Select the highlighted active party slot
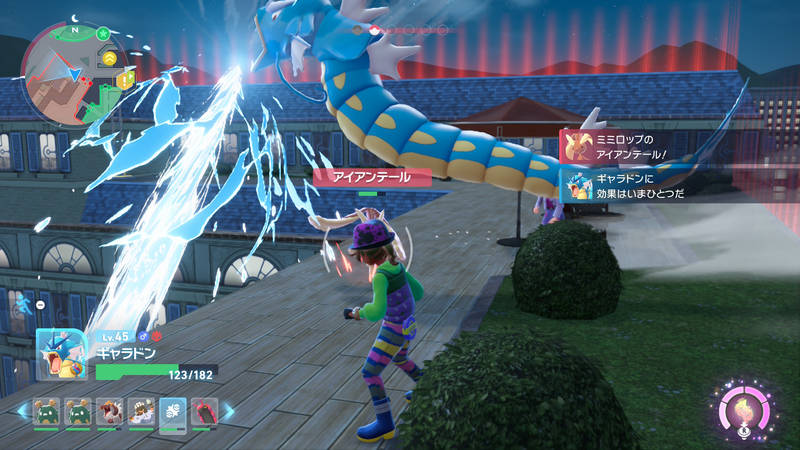This screenshot has height=450, width=800. (x=172, y=411)
